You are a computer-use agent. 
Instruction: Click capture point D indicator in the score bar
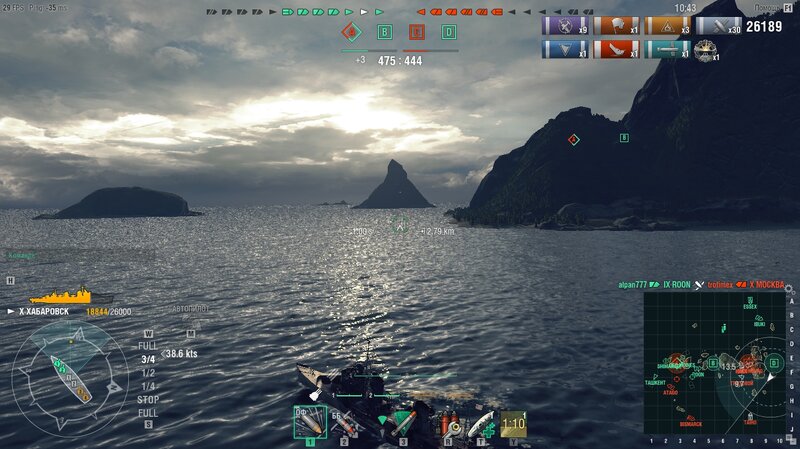coord(449,32)
